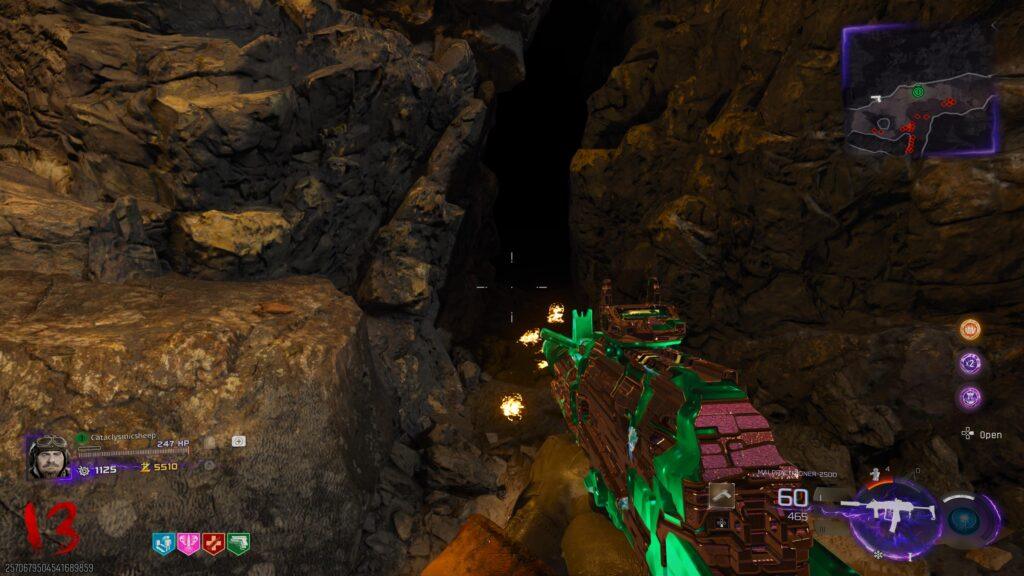
Task: Open the minimap in the corner
Action: click(919, 90)
